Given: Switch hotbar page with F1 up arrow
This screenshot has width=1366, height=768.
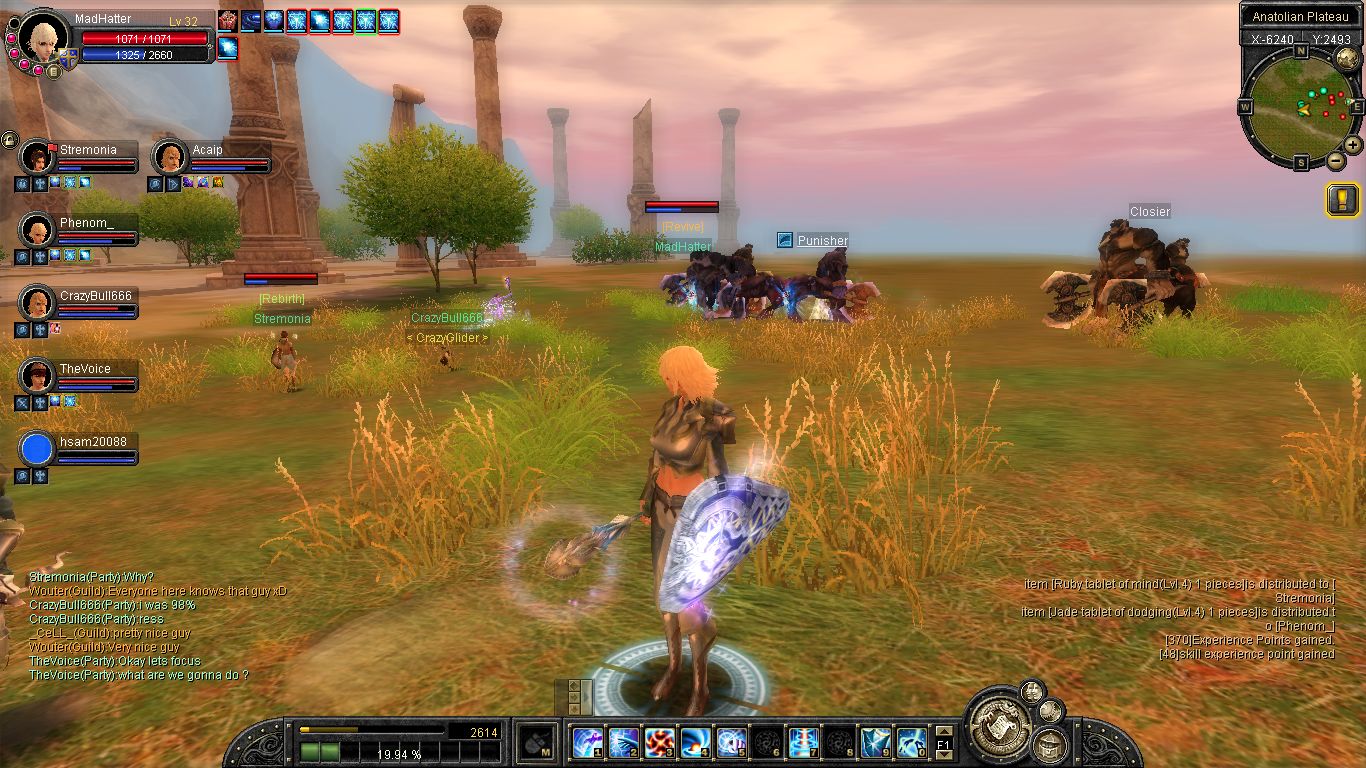Looking at the screenshot, I should click(x=942, y=730).
